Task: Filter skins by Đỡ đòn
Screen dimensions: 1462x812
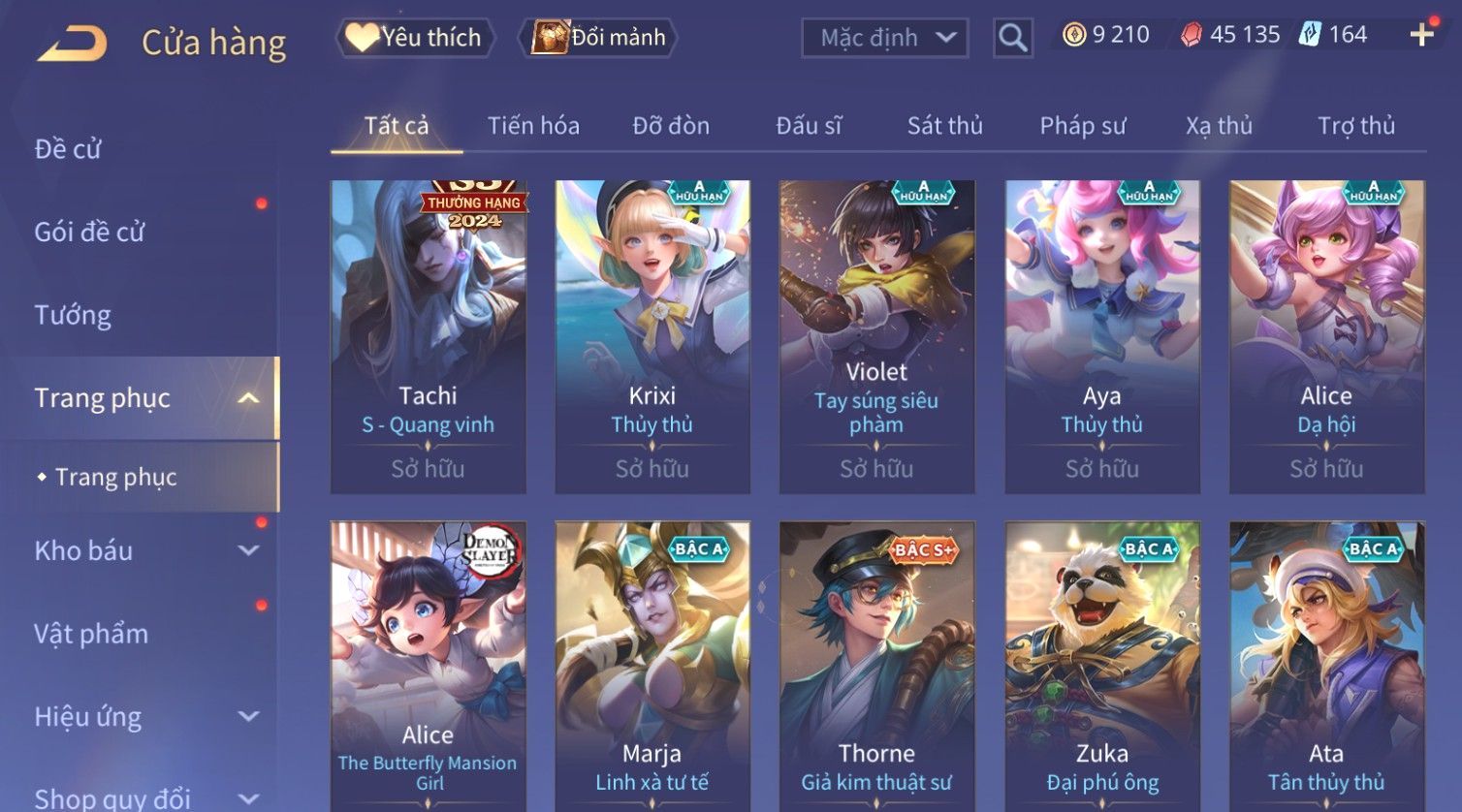Action: pos(671,126)
